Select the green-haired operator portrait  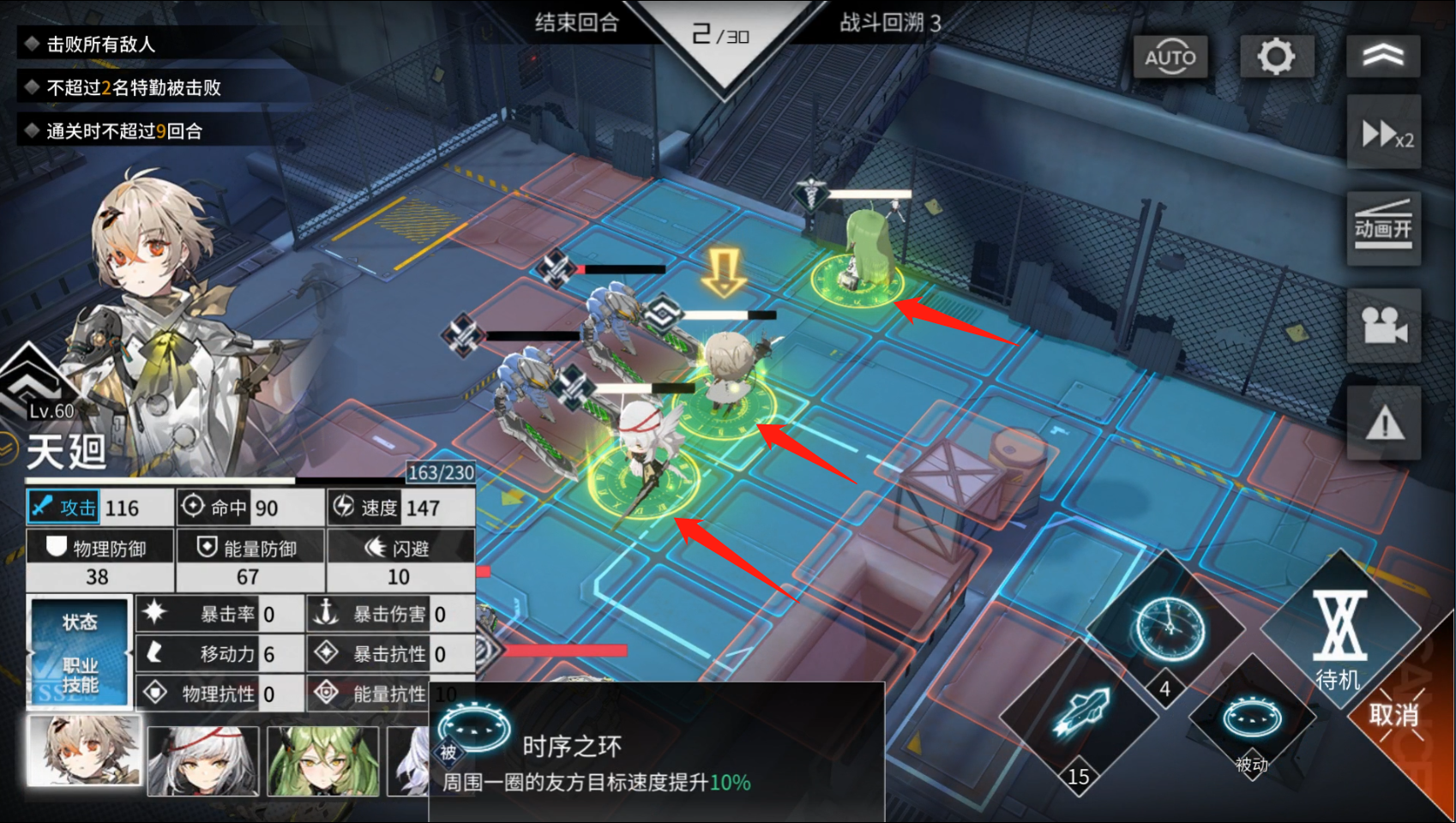tap(322, 760)
